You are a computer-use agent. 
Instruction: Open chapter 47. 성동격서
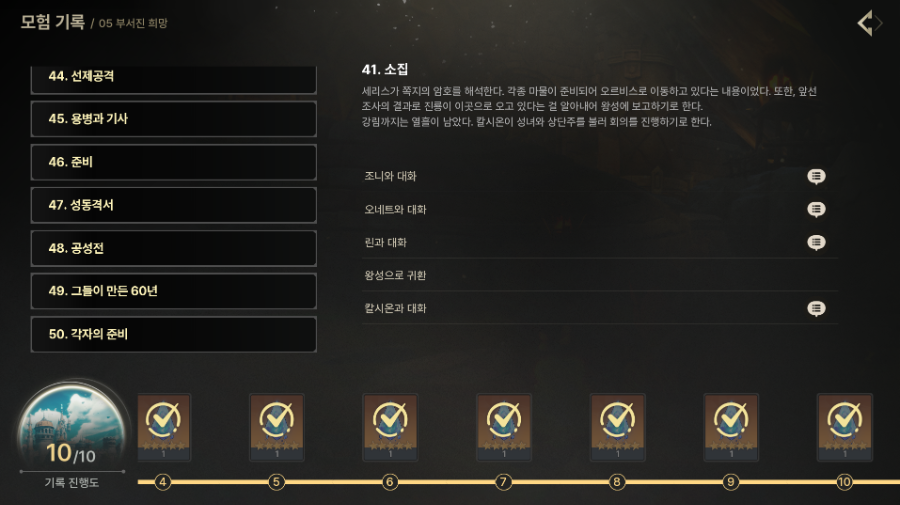(x=174, y=205)
